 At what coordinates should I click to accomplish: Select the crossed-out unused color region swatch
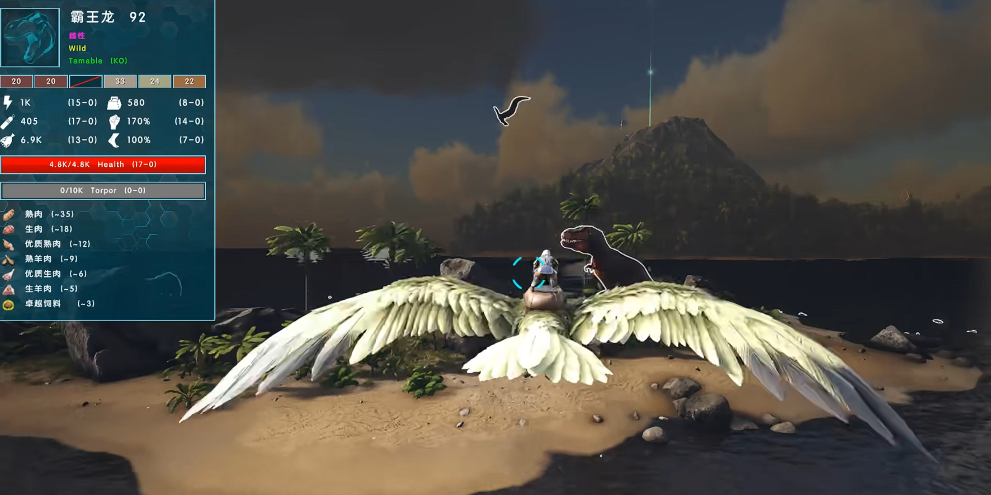click(x=86, y=82)
